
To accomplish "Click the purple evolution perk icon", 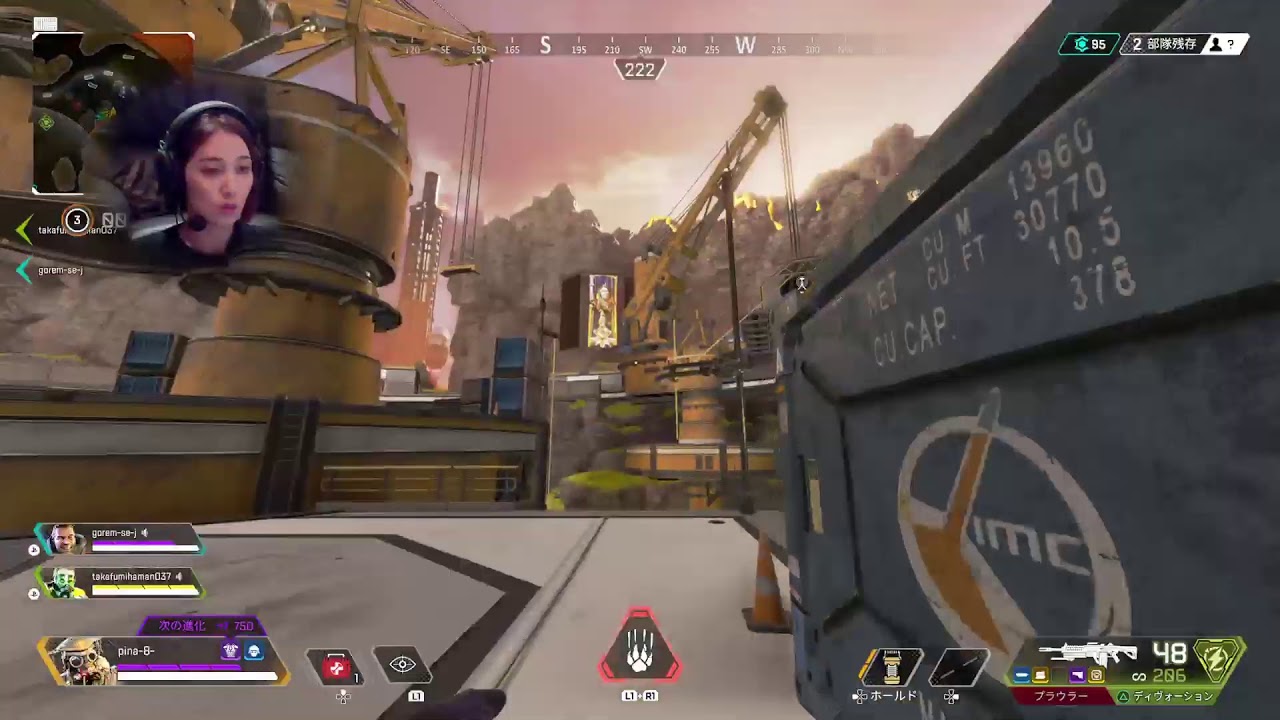I will pyautogui.click(x=231, y=651).
